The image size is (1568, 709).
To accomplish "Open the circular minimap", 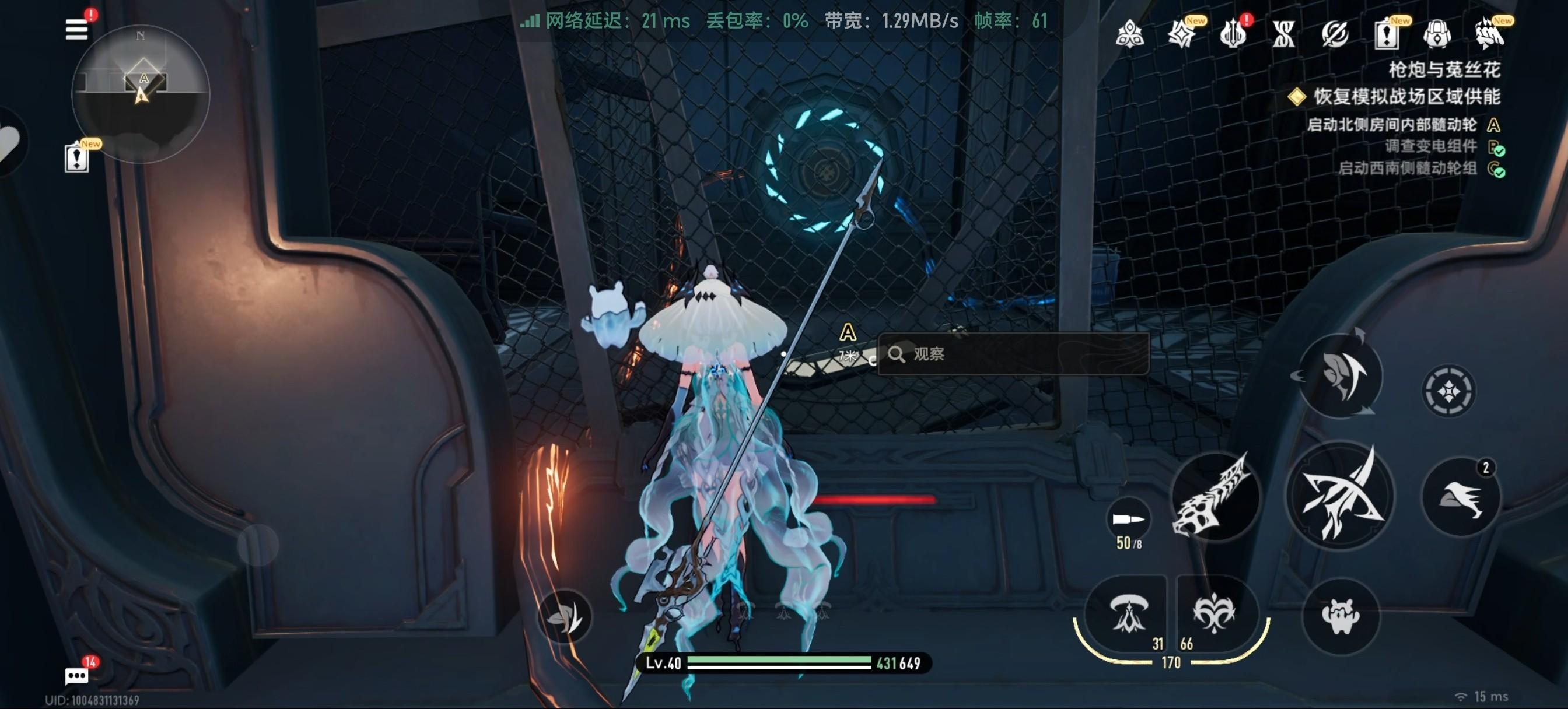I will point(141,93).
